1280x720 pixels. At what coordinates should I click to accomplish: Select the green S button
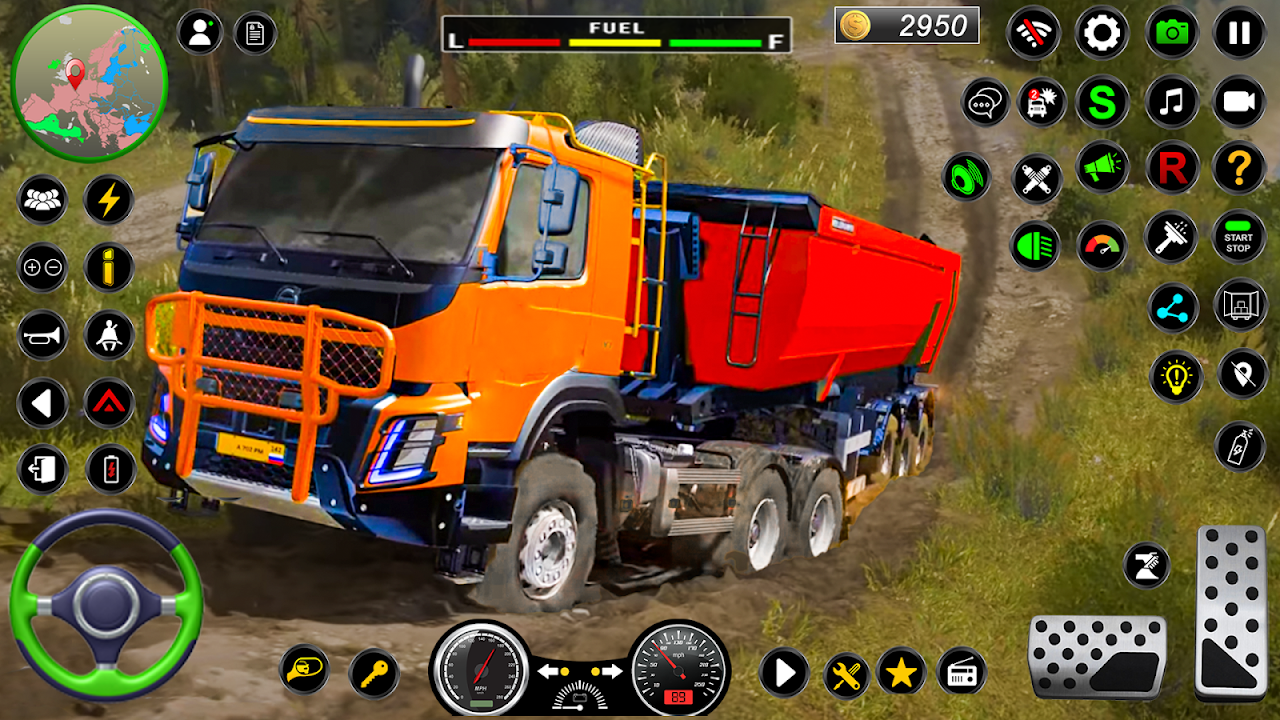click(x=1102, y=102)
